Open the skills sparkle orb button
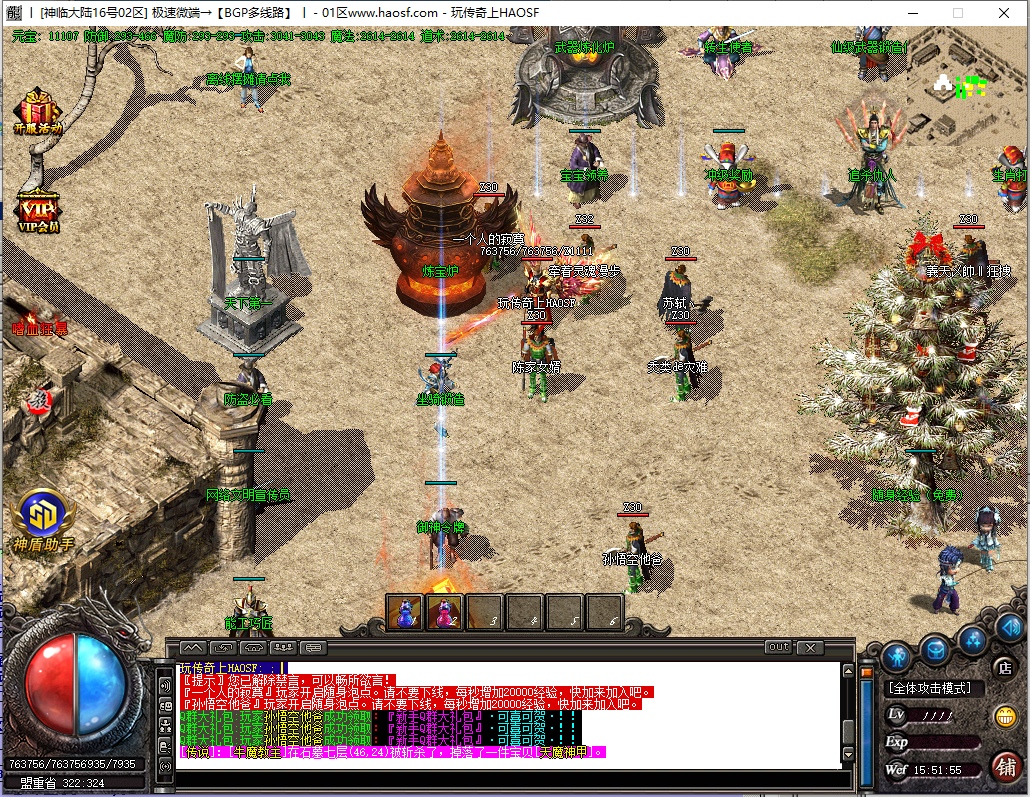This screenshot has height=797, width=1030. tap(972, 638)
